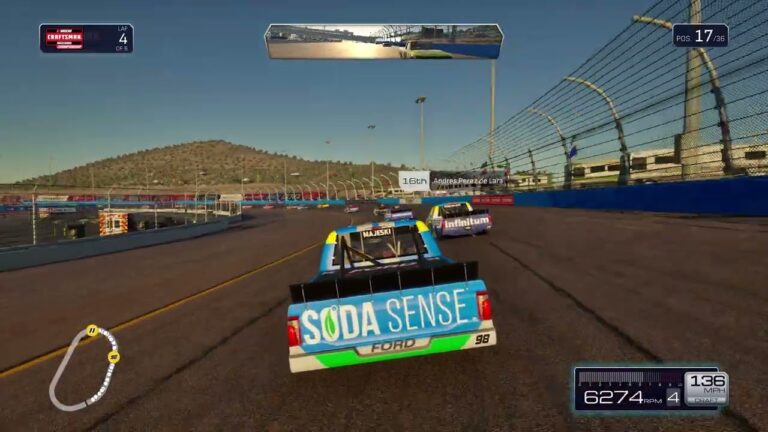Screen dimensions: 768x432
Task: Click the oval track minimap
Action: pos(83,366)
